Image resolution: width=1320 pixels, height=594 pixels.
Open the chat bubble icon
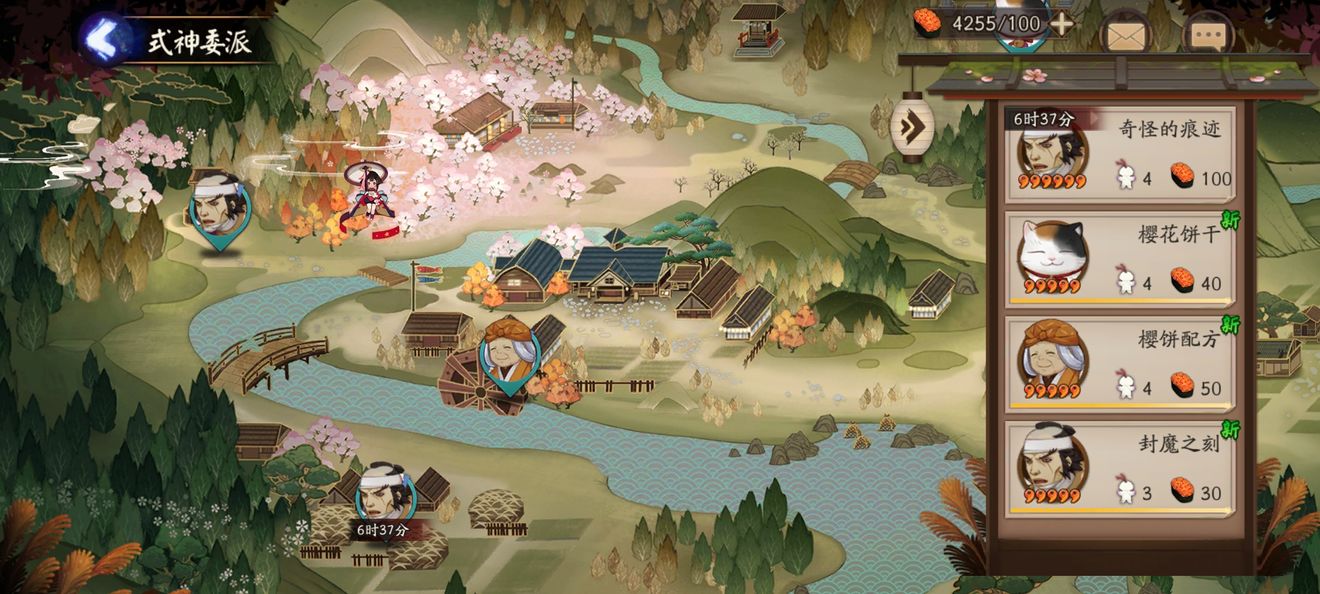point(1207,36)
